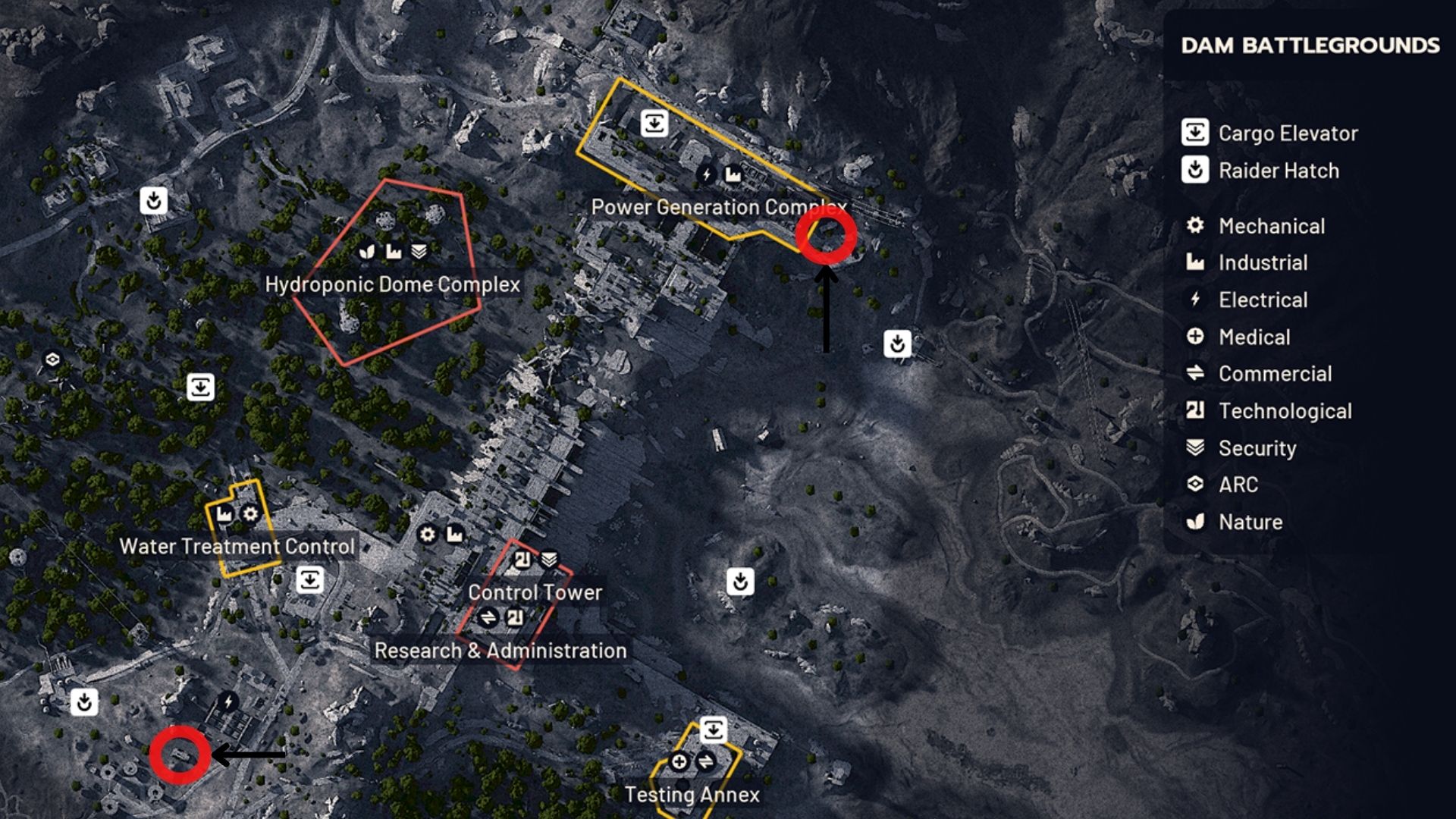This screenshot has height=819, width=1456.
Task: Open the Power Generation Complex label
Action: 719,206
